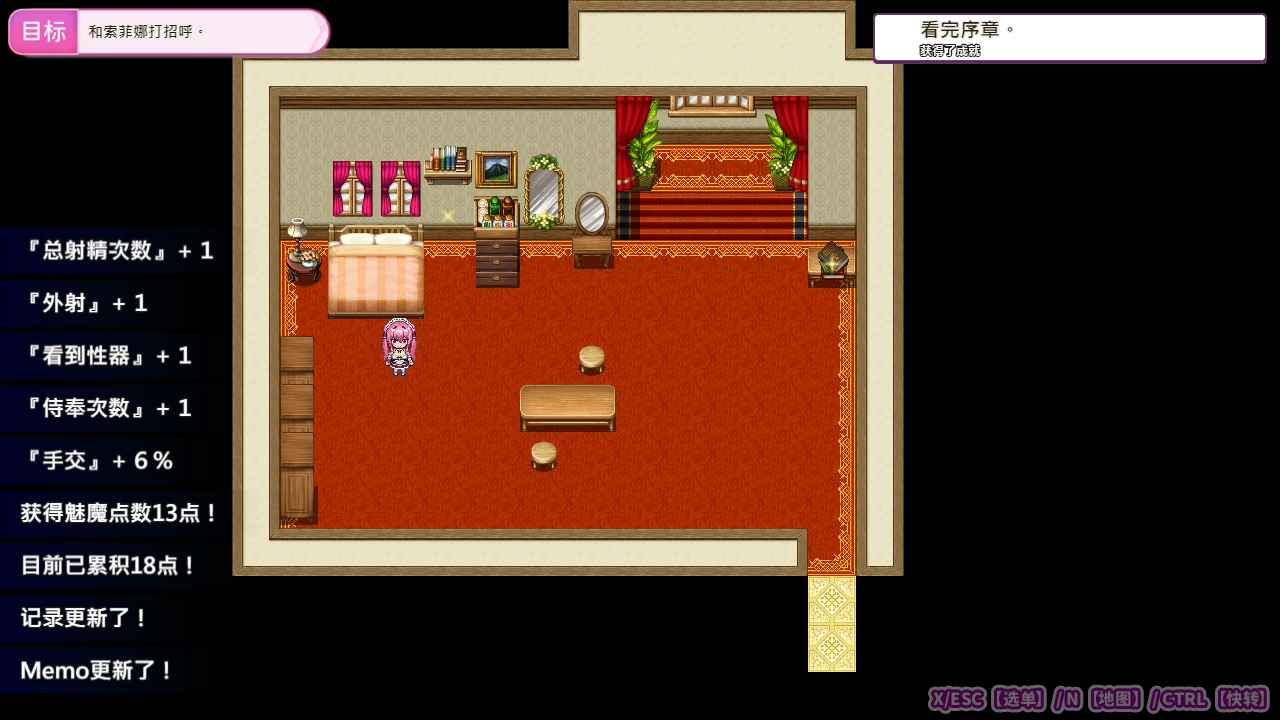Click the oval standing mirror
This screenshot has width=1280, height=720.
click(x=592, y=212)
